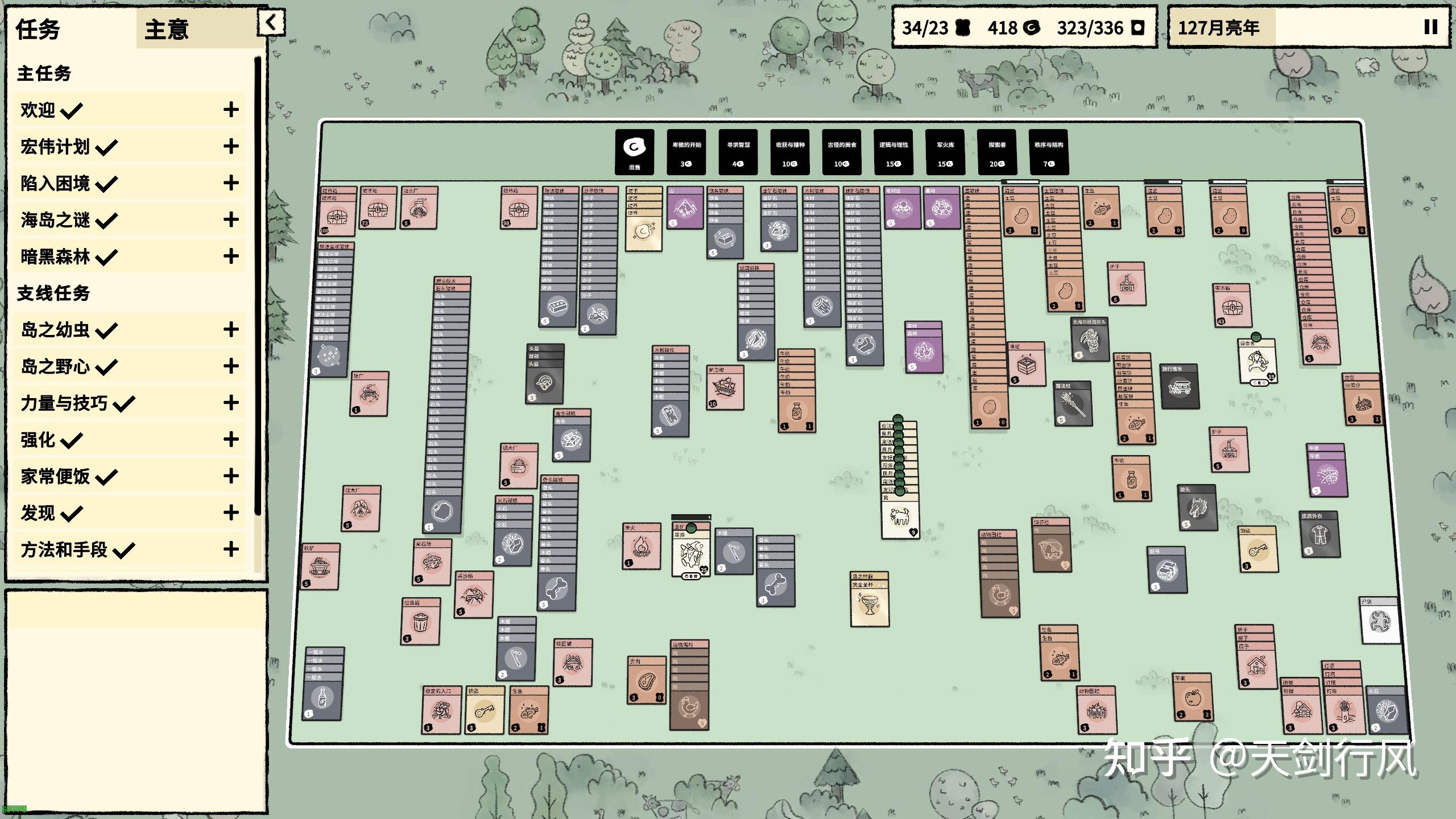
Task: Buy the 逻辑与理性 booster pack
Action: [x=893, y=152]
